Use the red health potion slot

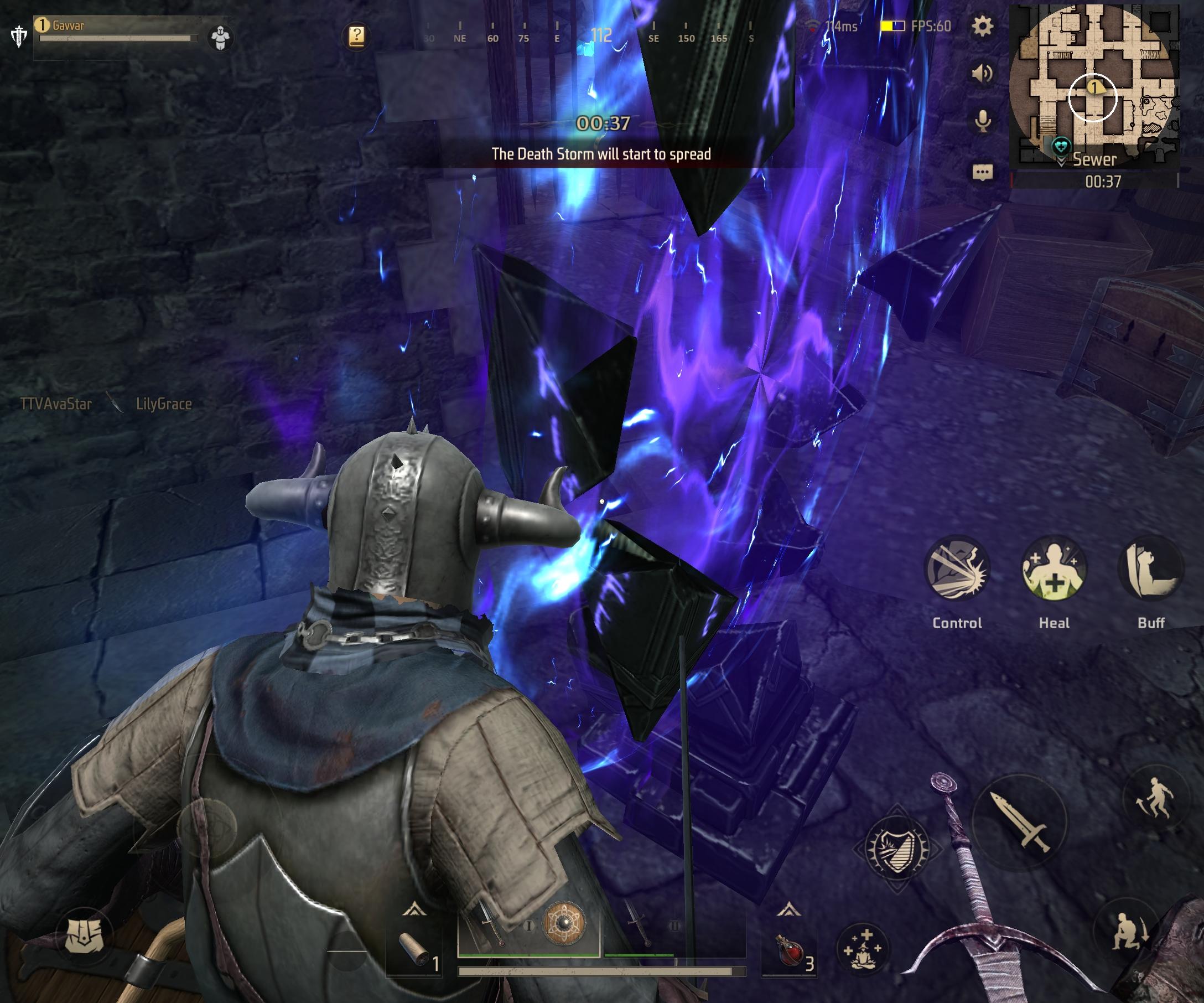[790, 949]
